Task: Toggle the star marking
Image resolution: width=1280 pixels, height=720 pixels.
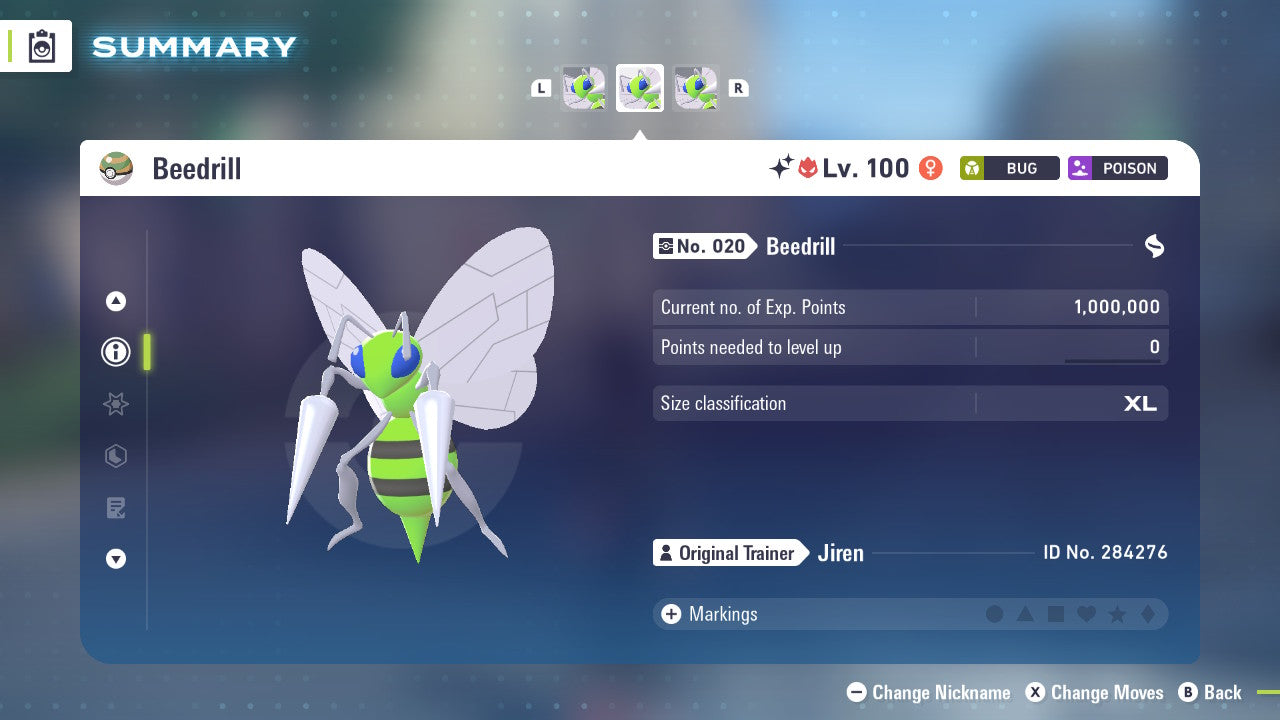Action: [x=1116, y=614]
